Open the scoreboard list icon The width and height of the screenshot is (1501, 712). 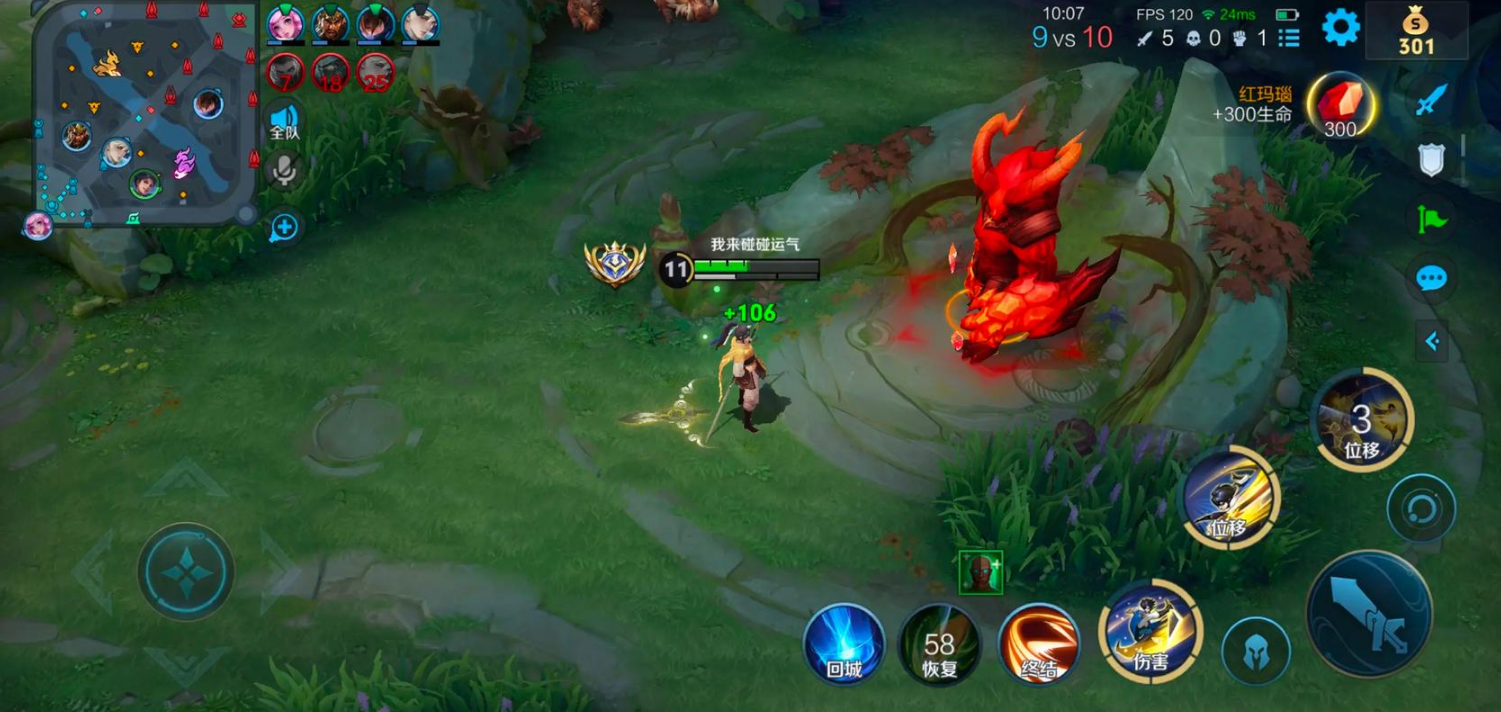pos(1289,38)
